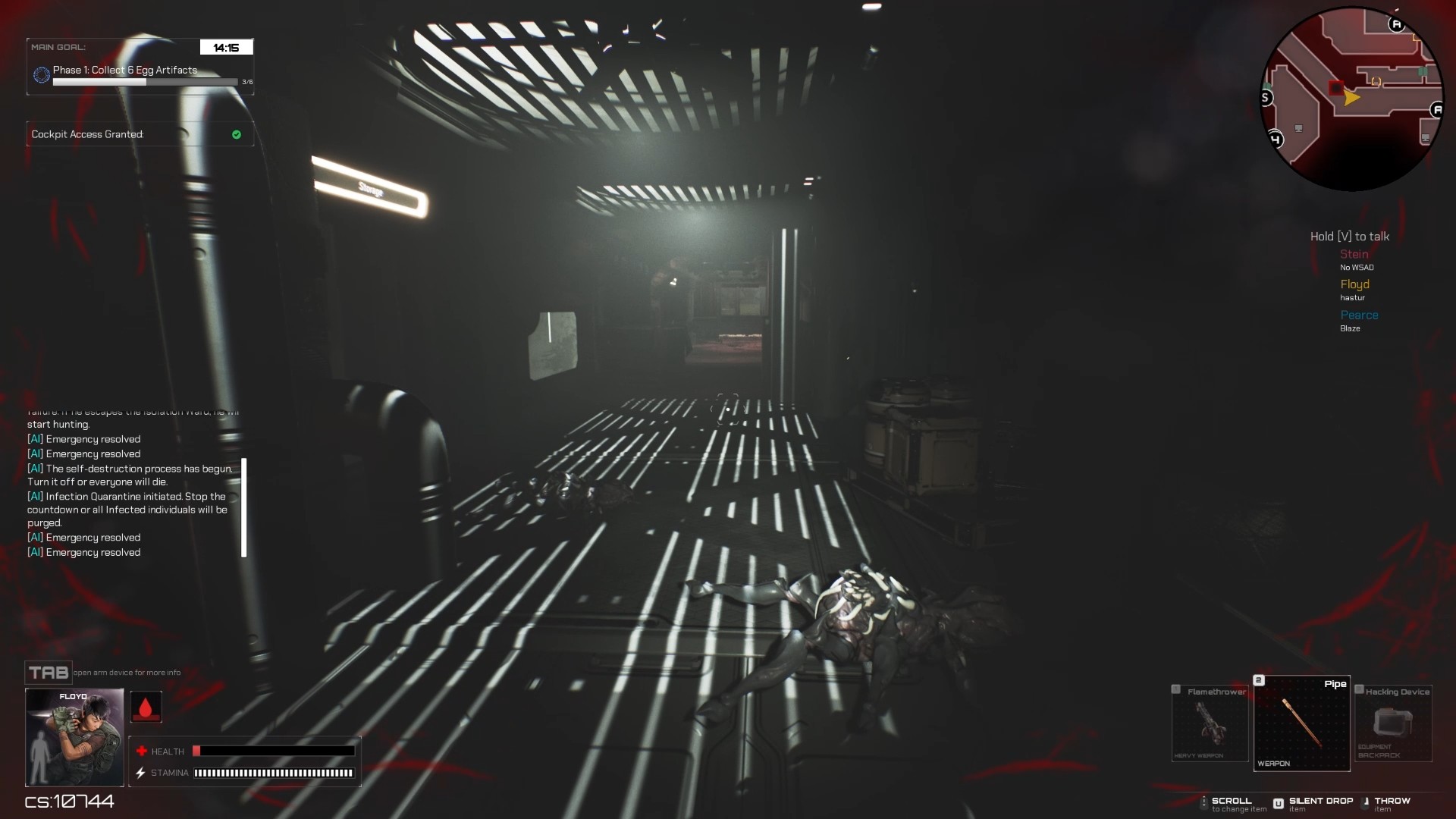Click the red bleeding status icon
Image resolution: width=1456 pixels, height=819 pixels.
[146, 706]
